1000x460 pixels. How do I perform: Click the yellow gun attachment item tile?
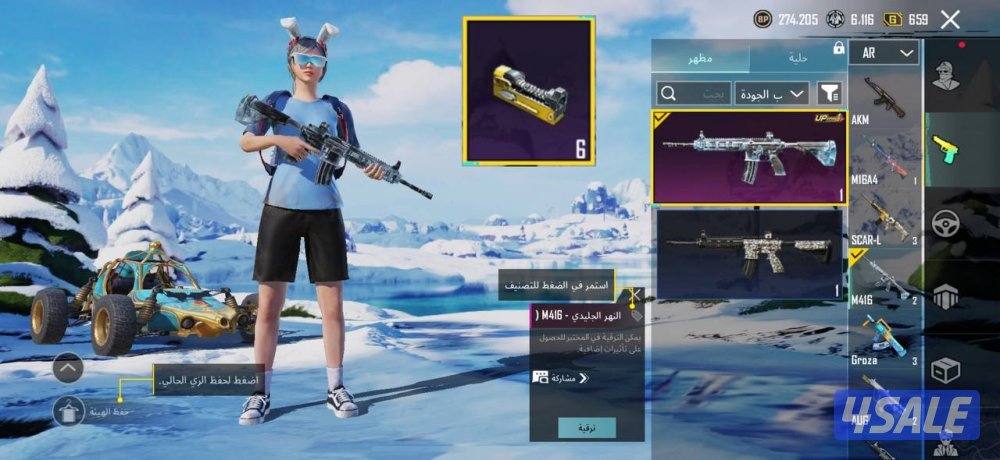529,90
